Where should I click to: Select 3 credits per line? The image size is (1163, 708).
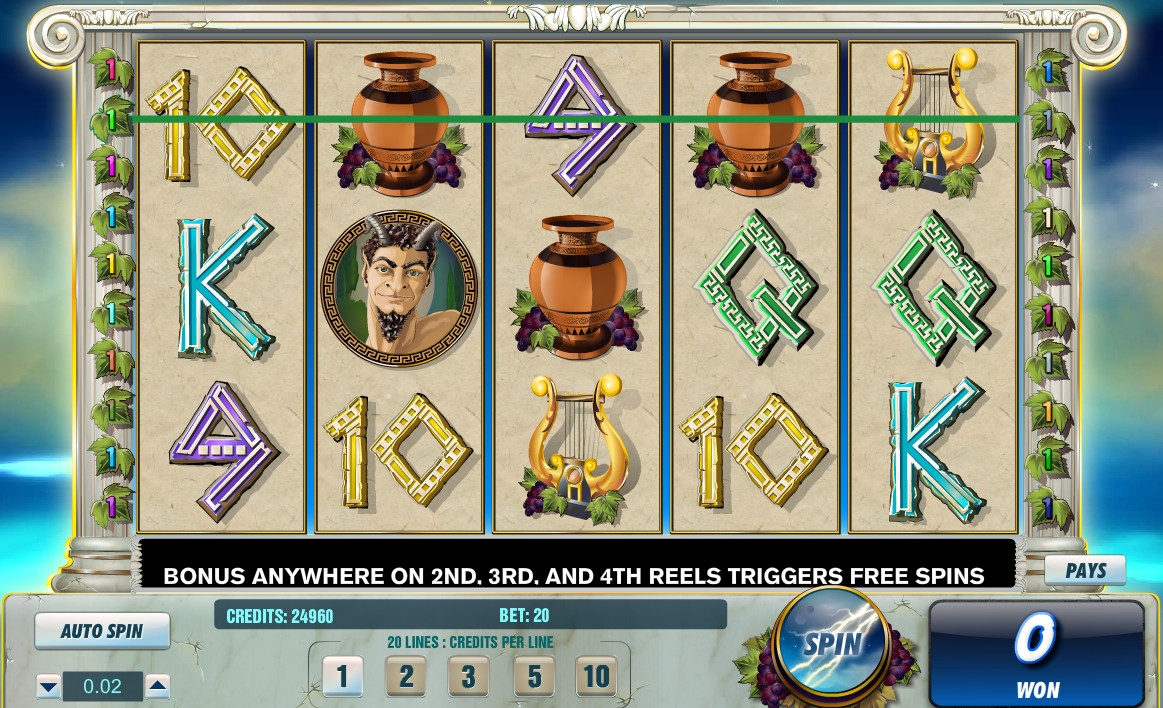click(468, 677)
